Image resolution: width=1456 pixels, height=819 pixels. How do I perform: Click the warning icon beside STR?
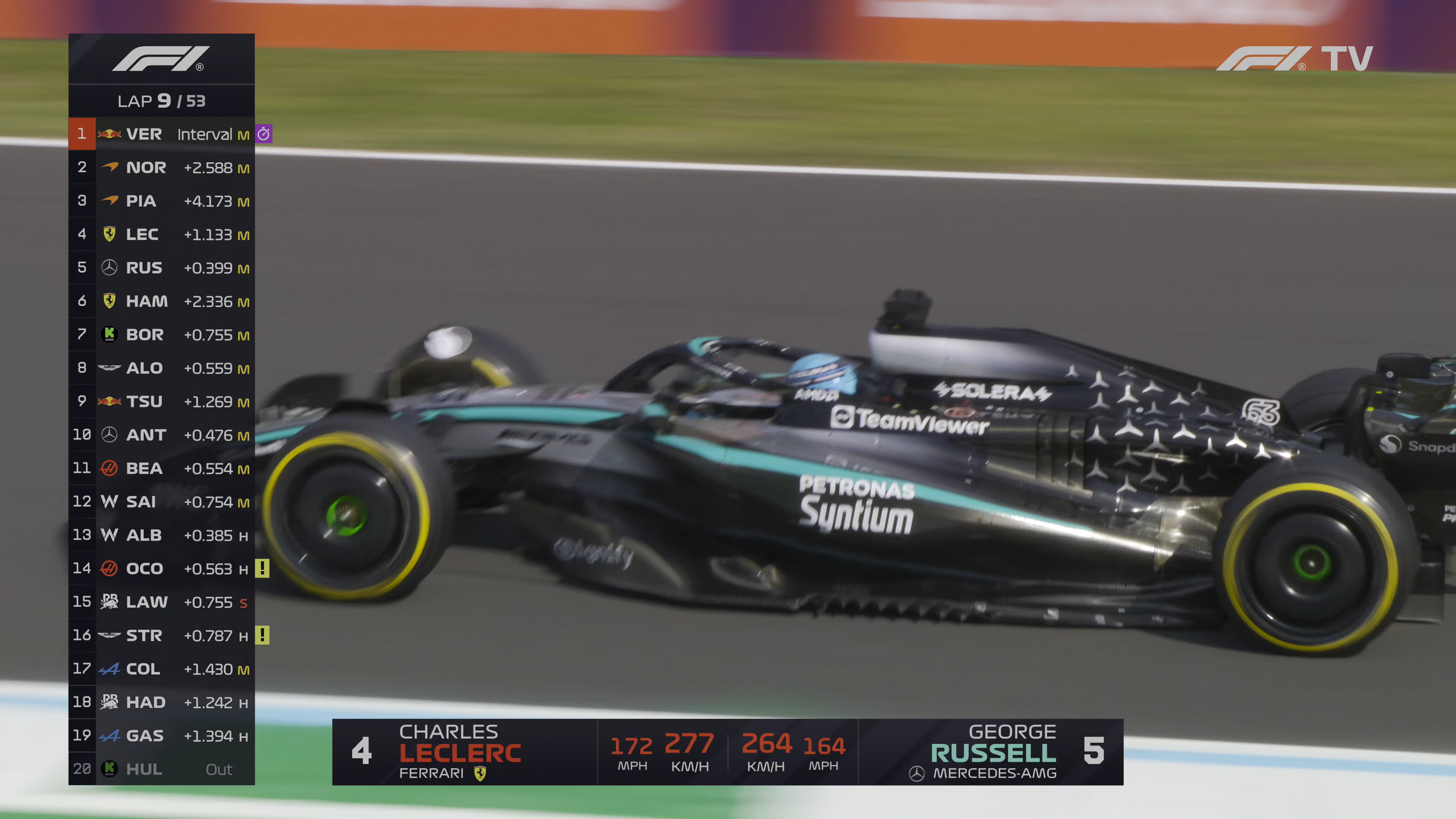coord(262,635)
